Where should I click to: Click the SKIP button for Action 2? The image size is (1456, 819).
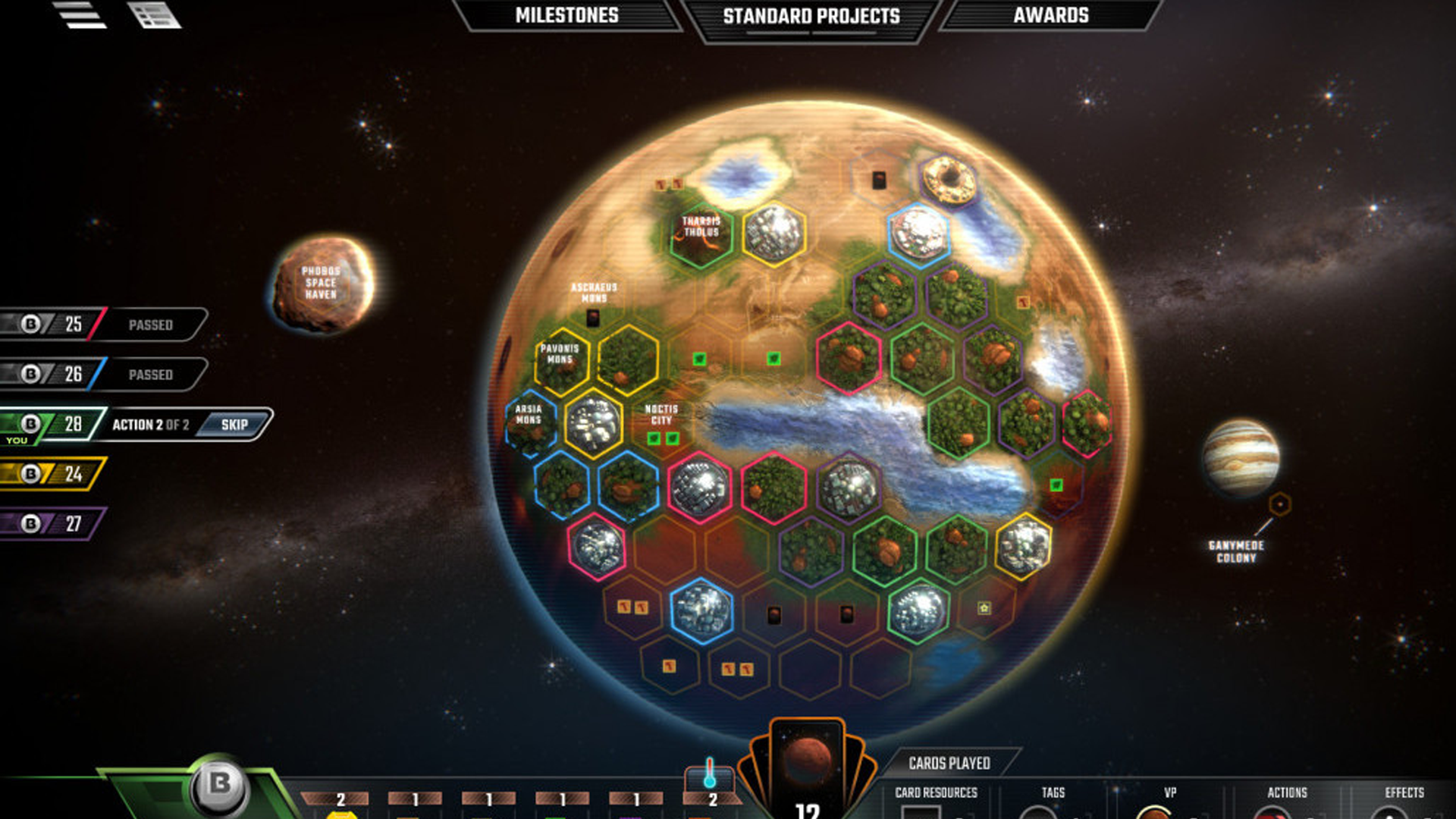click(235, 425)
